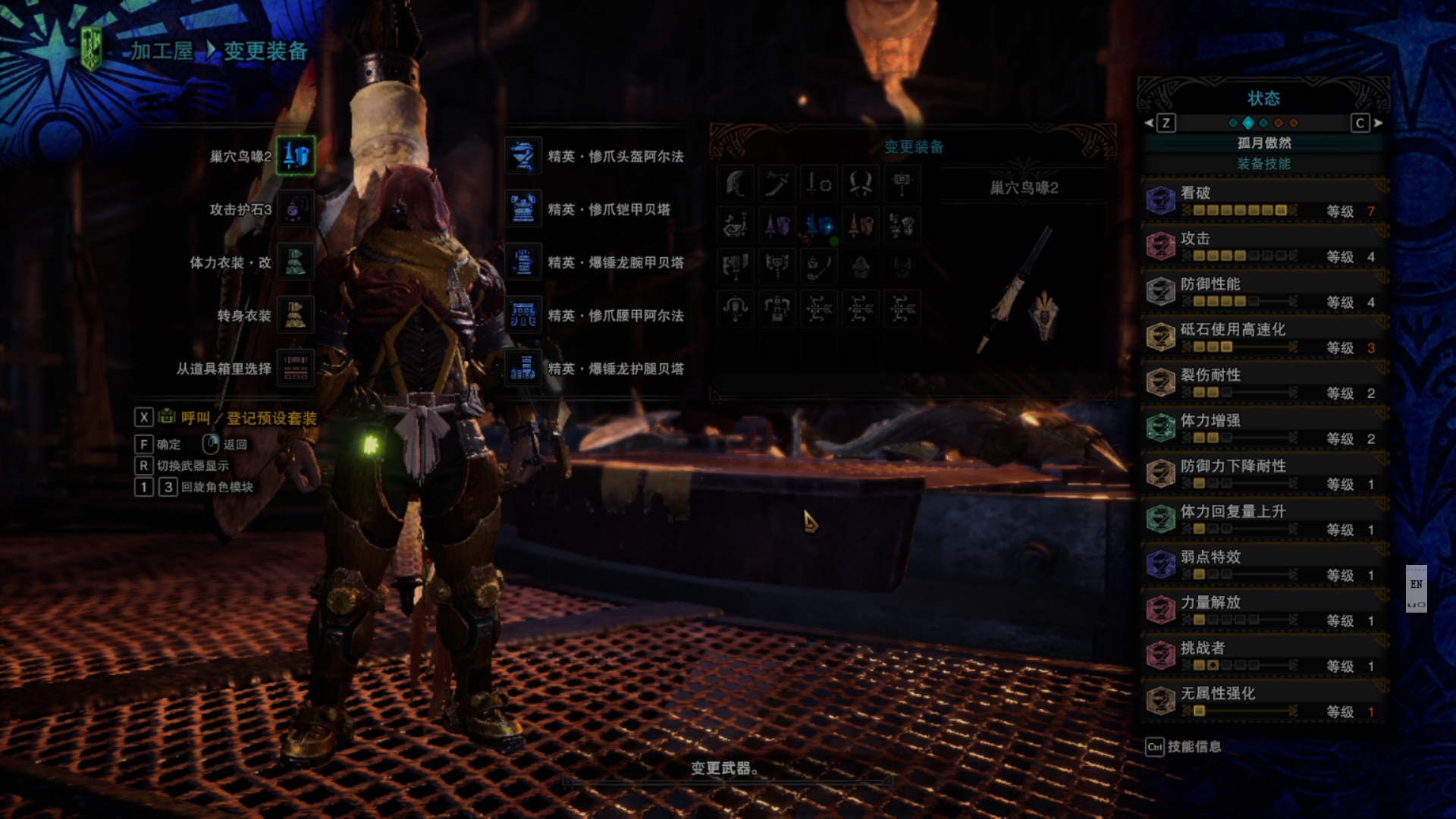
Task: Pick the hammer weapon icon
Action: [x=902, y=184]
